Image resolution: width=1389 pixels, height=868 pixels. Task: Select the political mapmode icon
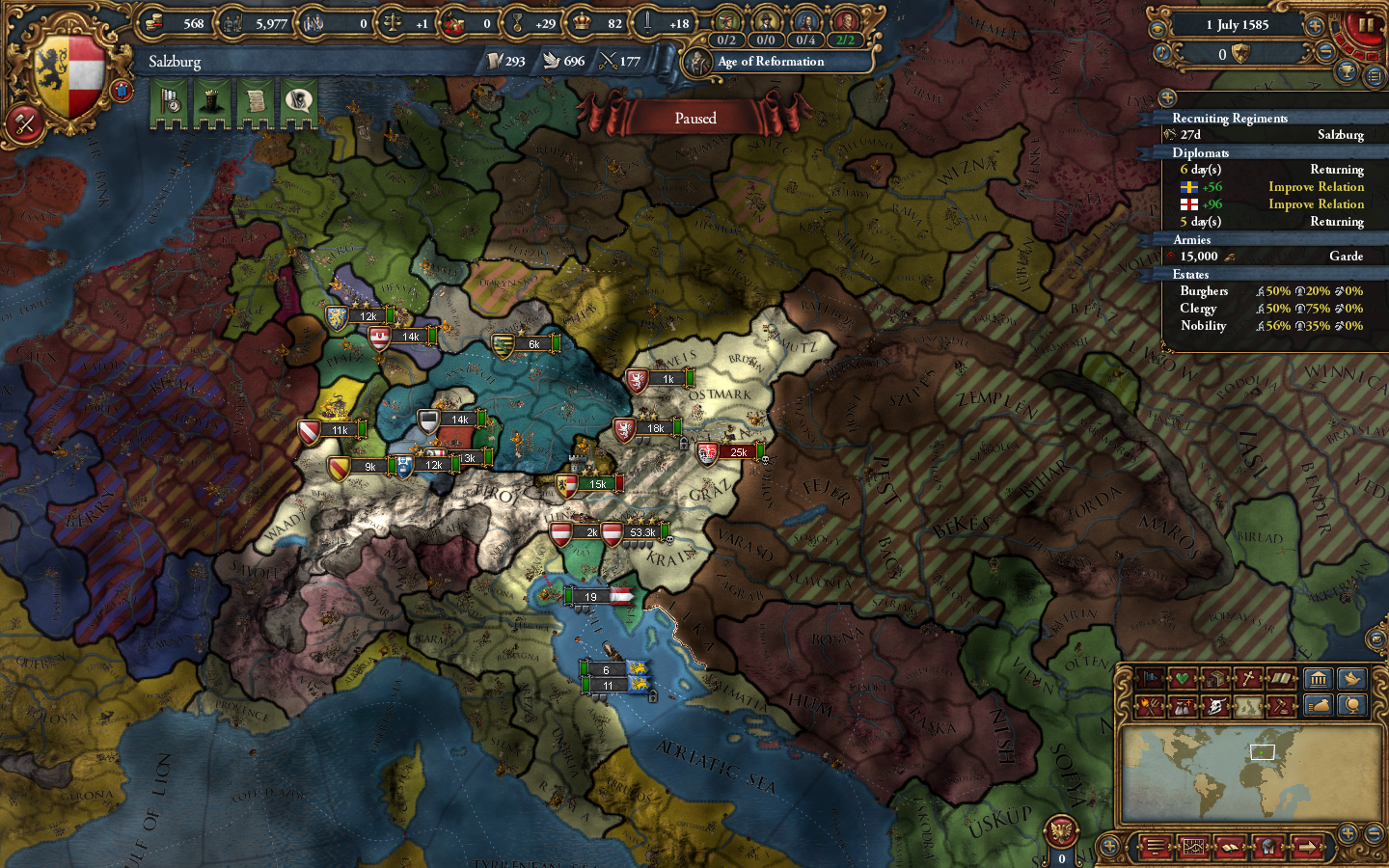click(1151, 678)
